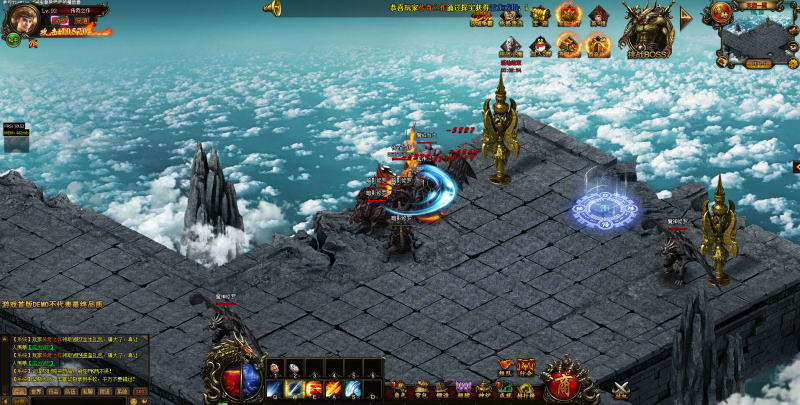800x405 pixels.
Task: Open the golden treasure chest icon
Action: pyautogui.click(x=540, y=15)
